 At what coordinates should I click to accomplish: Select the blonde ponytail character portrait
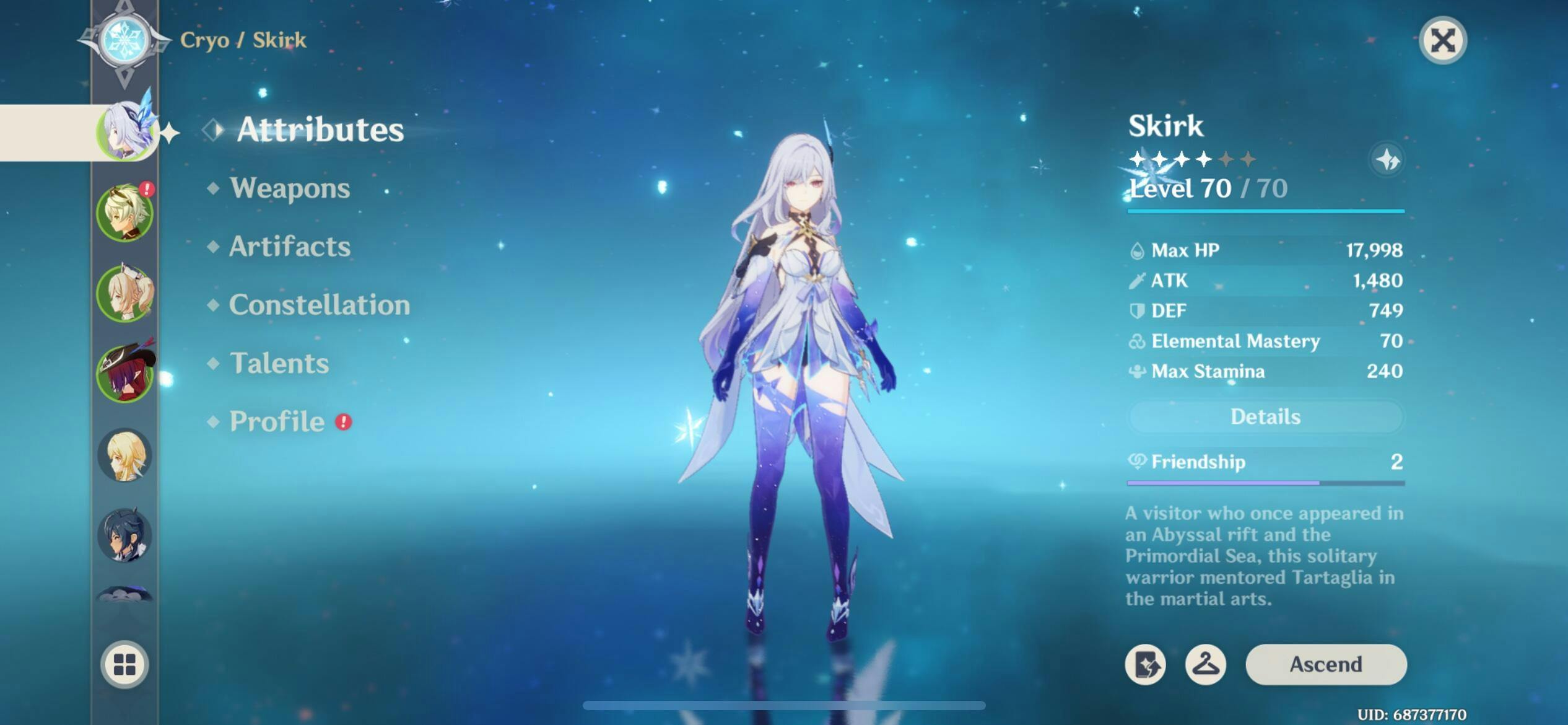(x=124, y=294)
